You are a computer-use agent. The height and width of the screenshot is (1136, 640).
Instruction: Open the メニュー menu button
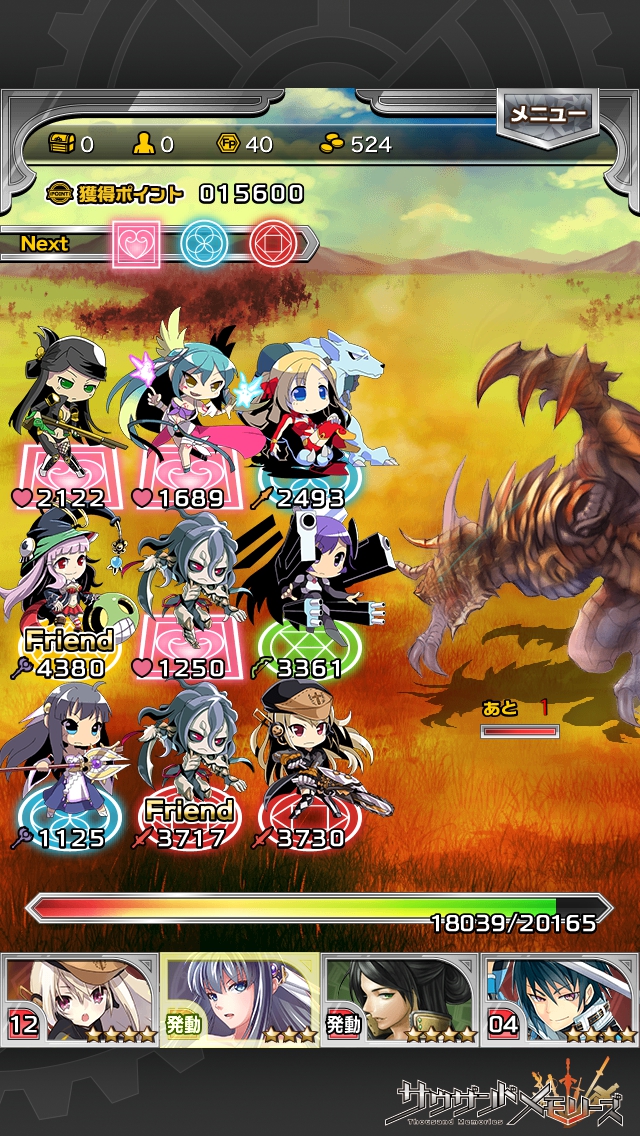pos(547,115)
